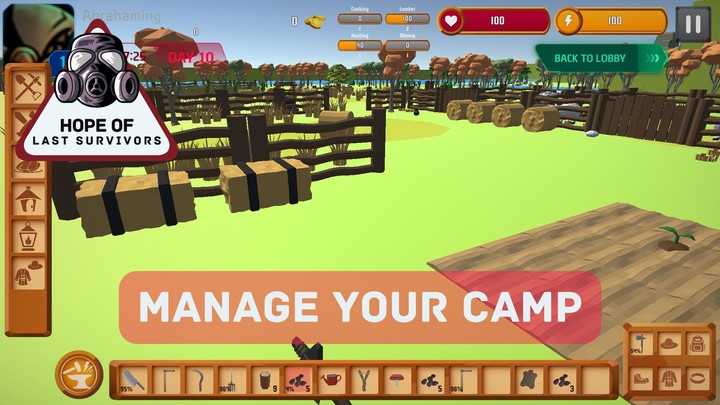The width and height of the screenshot is (720, 405).
Task: Pause the game
Action: pos(692,23)
